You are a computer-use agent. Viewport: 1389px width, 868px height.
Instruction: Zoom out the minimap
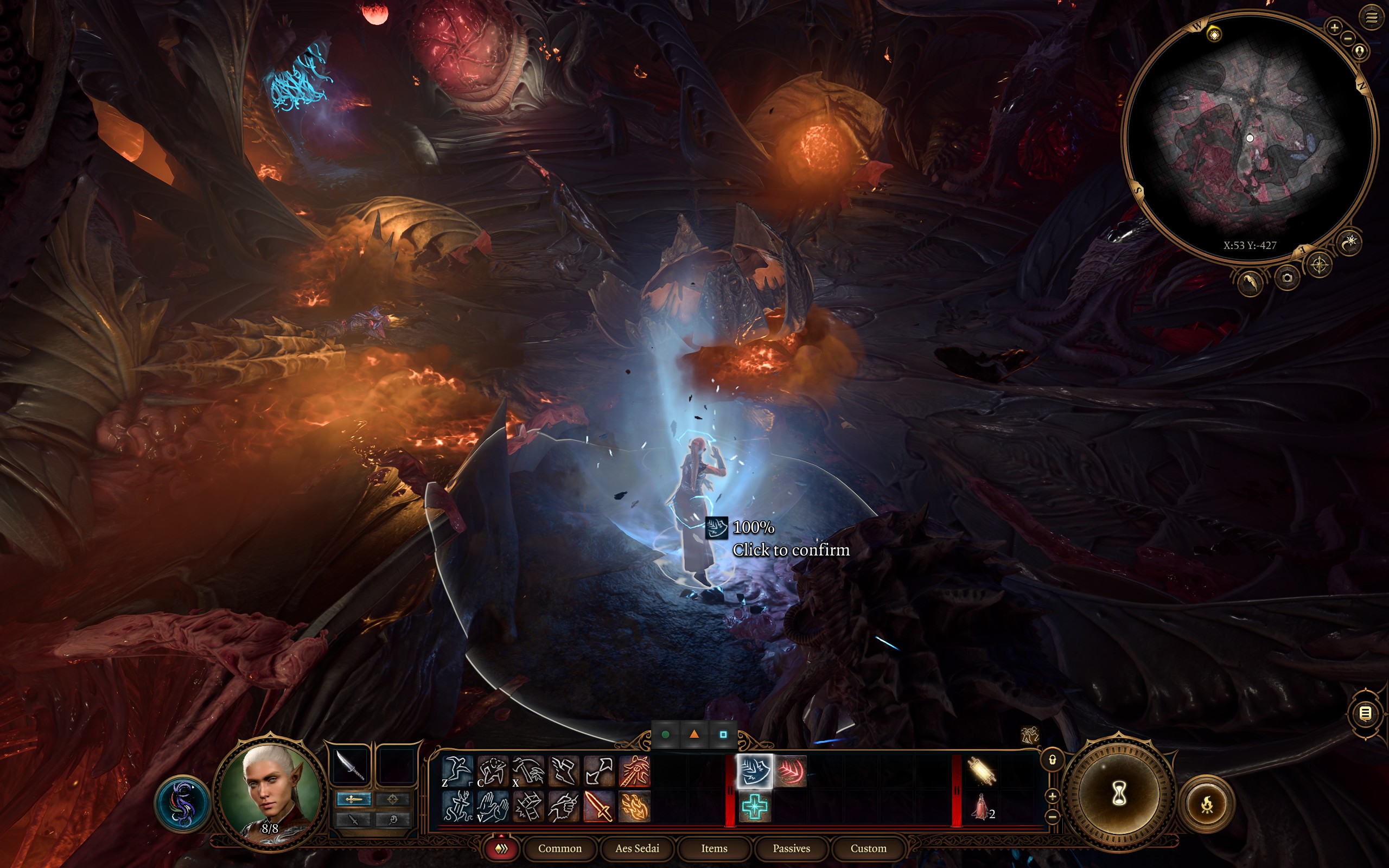point(1348,39)
